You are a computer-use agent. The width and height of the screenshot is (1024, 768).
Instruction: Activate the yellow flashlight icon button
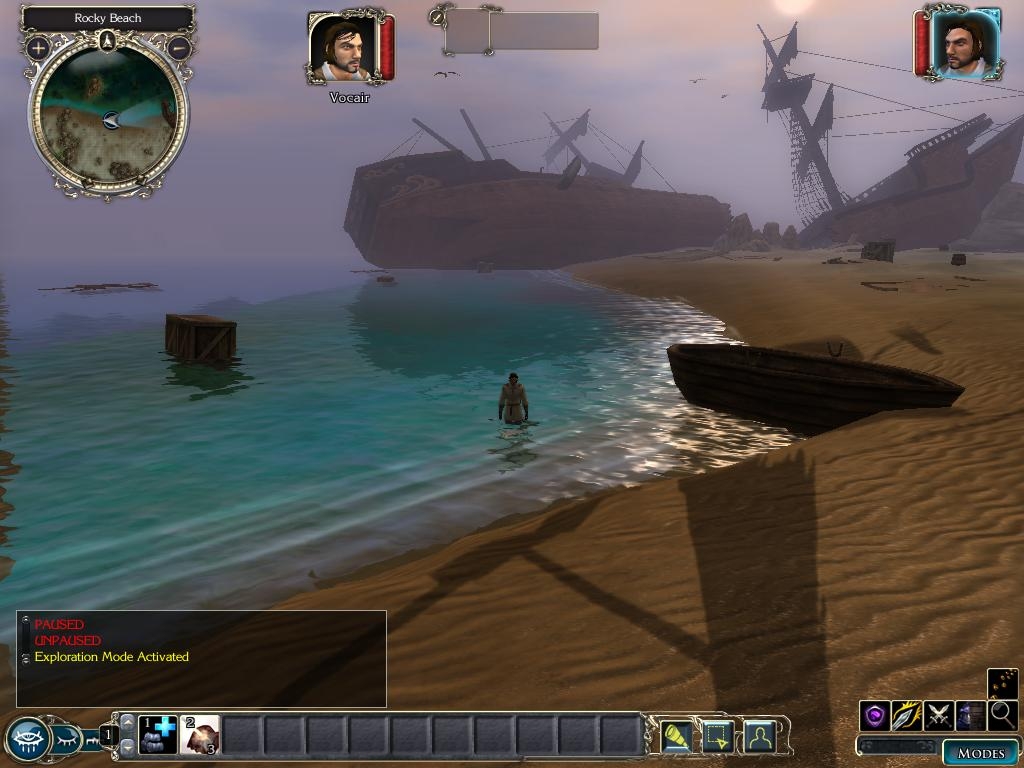(x=677, y=737)
